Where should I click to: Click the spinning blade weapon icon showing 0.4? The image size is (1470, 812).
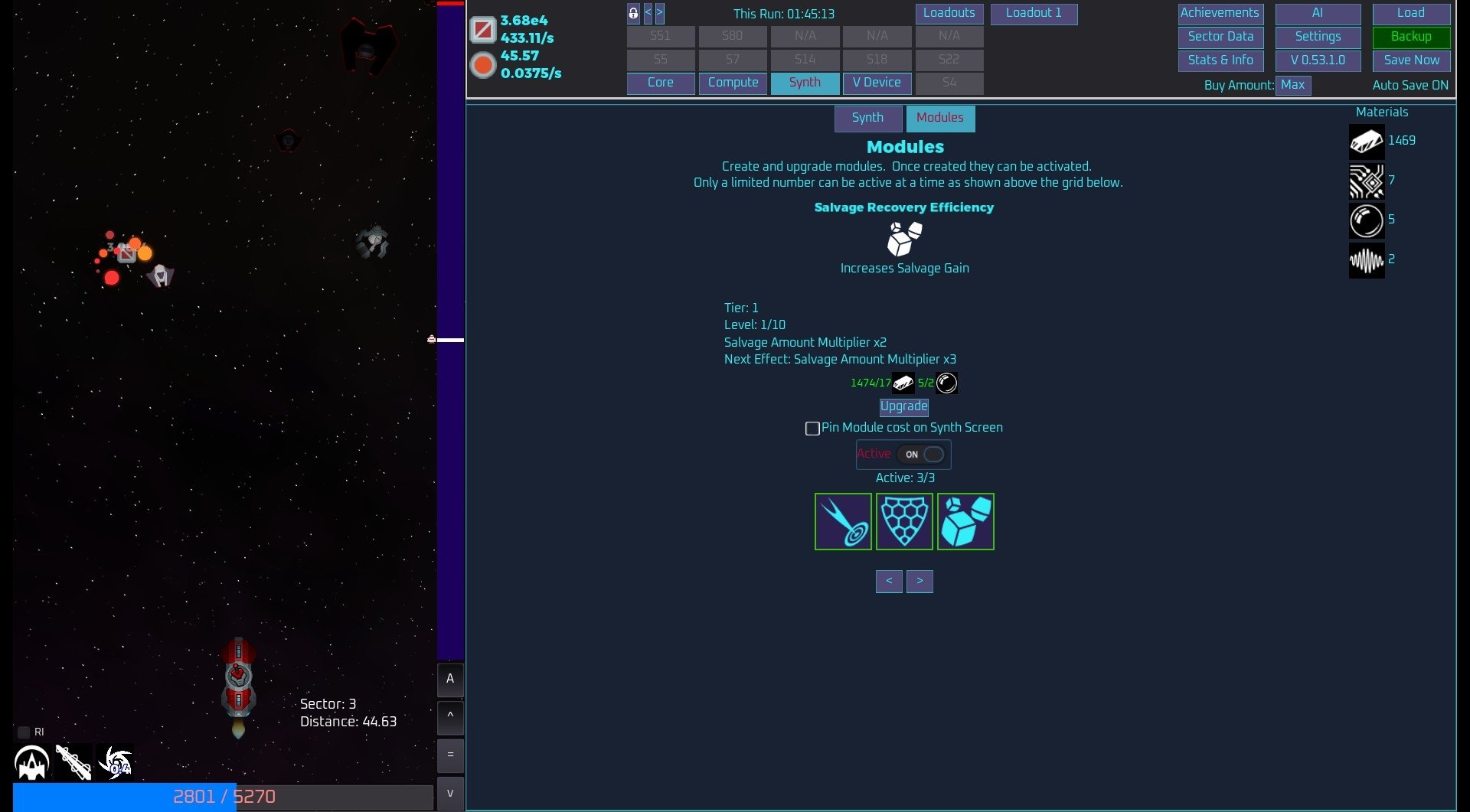click(x=116, y=761)
